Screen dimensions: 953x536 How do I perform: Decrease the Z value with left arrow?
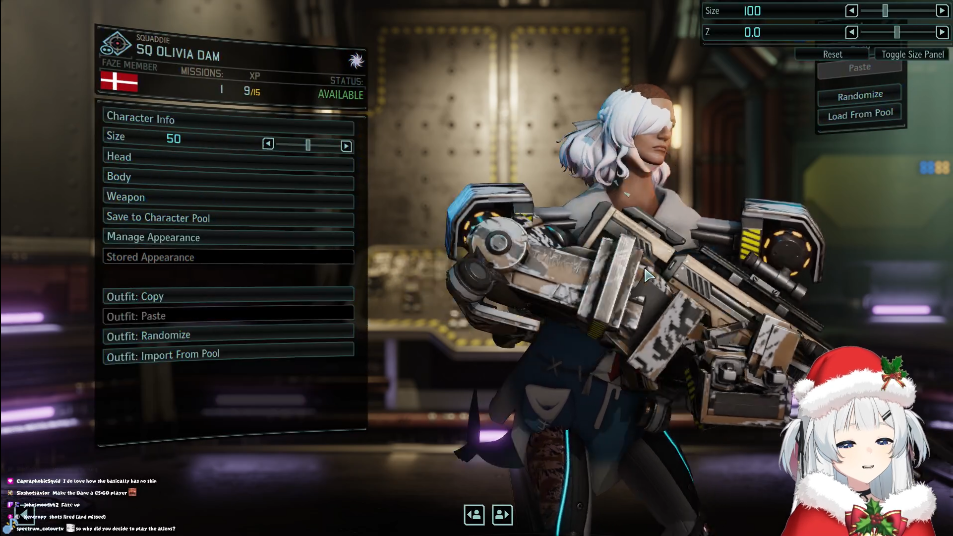pos(851,32)
